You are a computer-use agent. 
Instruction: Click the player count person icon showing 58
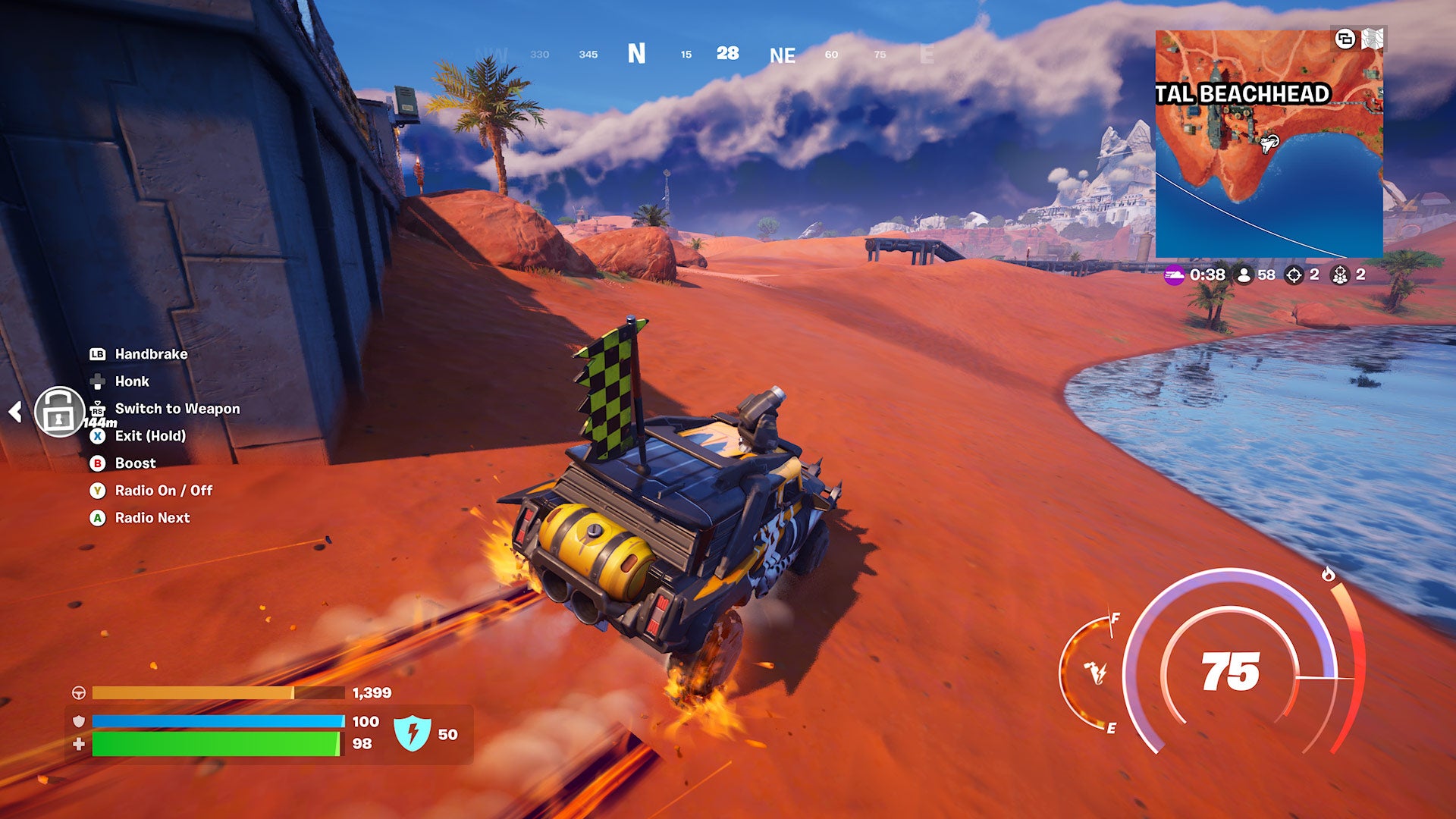click(x=1244, y=276)
